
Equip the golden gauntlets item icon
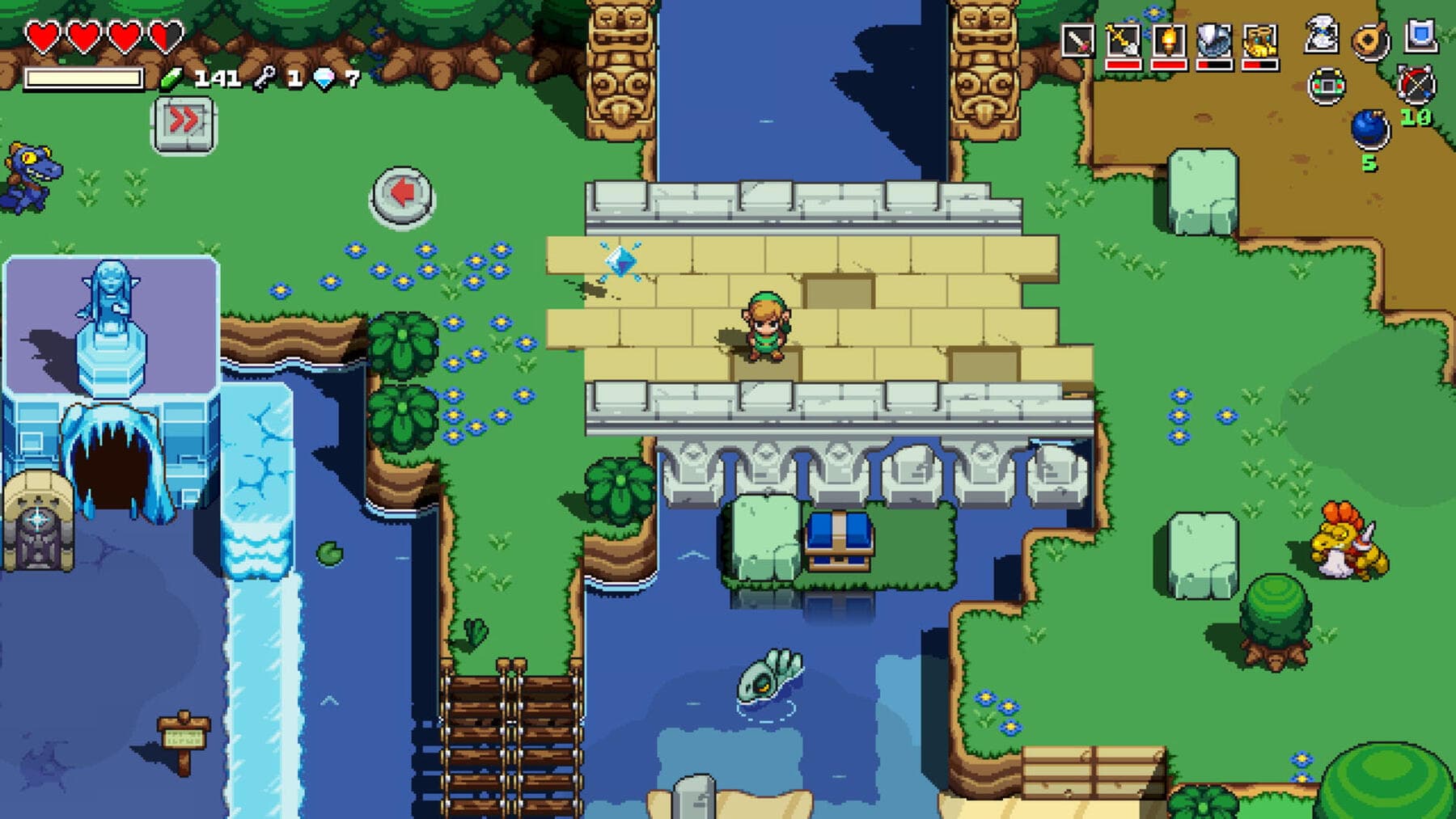tap(1259, 40)
